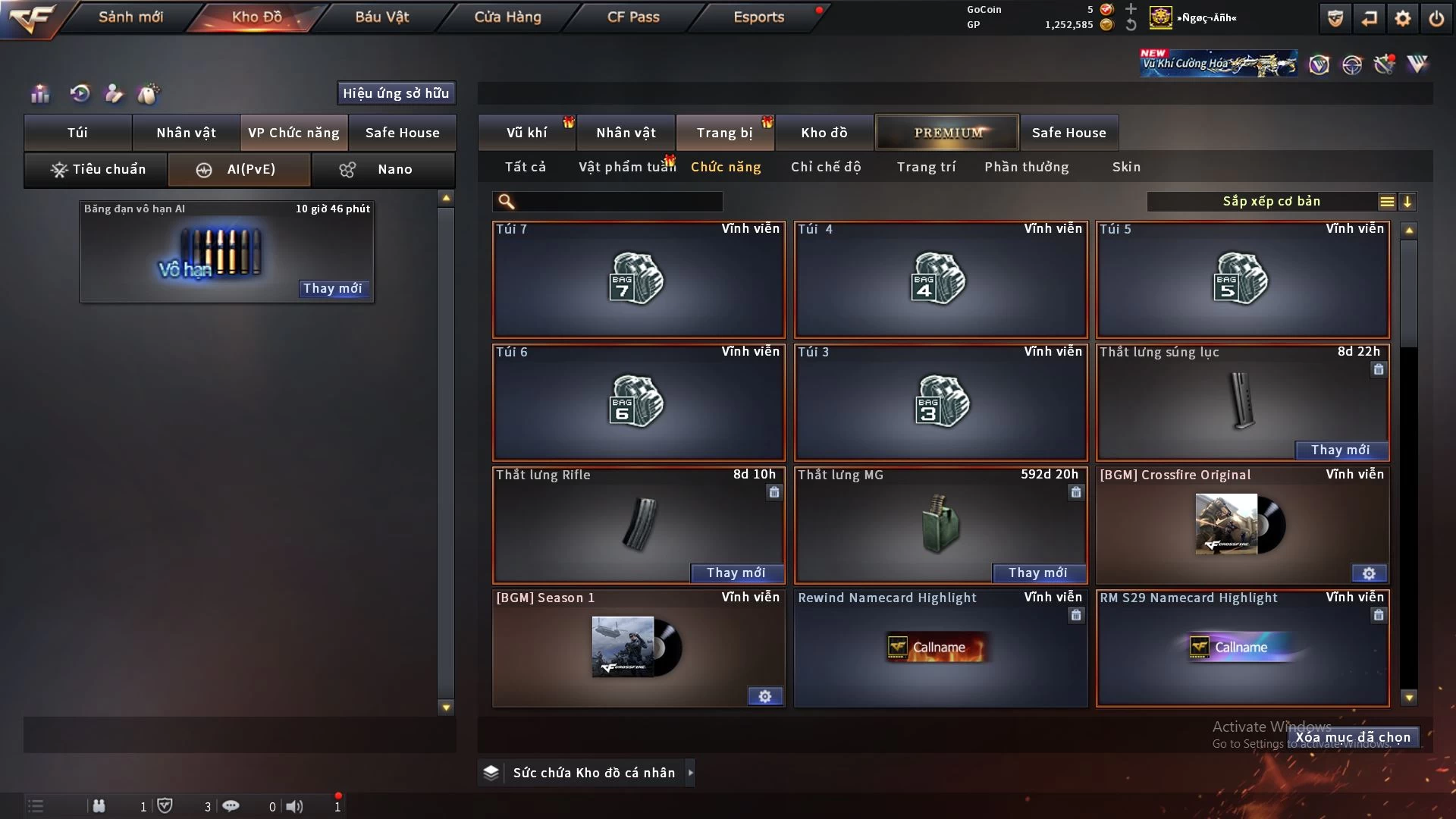The height and width of the screenshot is (819, 1456).
Task: Select the PREMIUM storage tab
Action: [x=947, y=133]
